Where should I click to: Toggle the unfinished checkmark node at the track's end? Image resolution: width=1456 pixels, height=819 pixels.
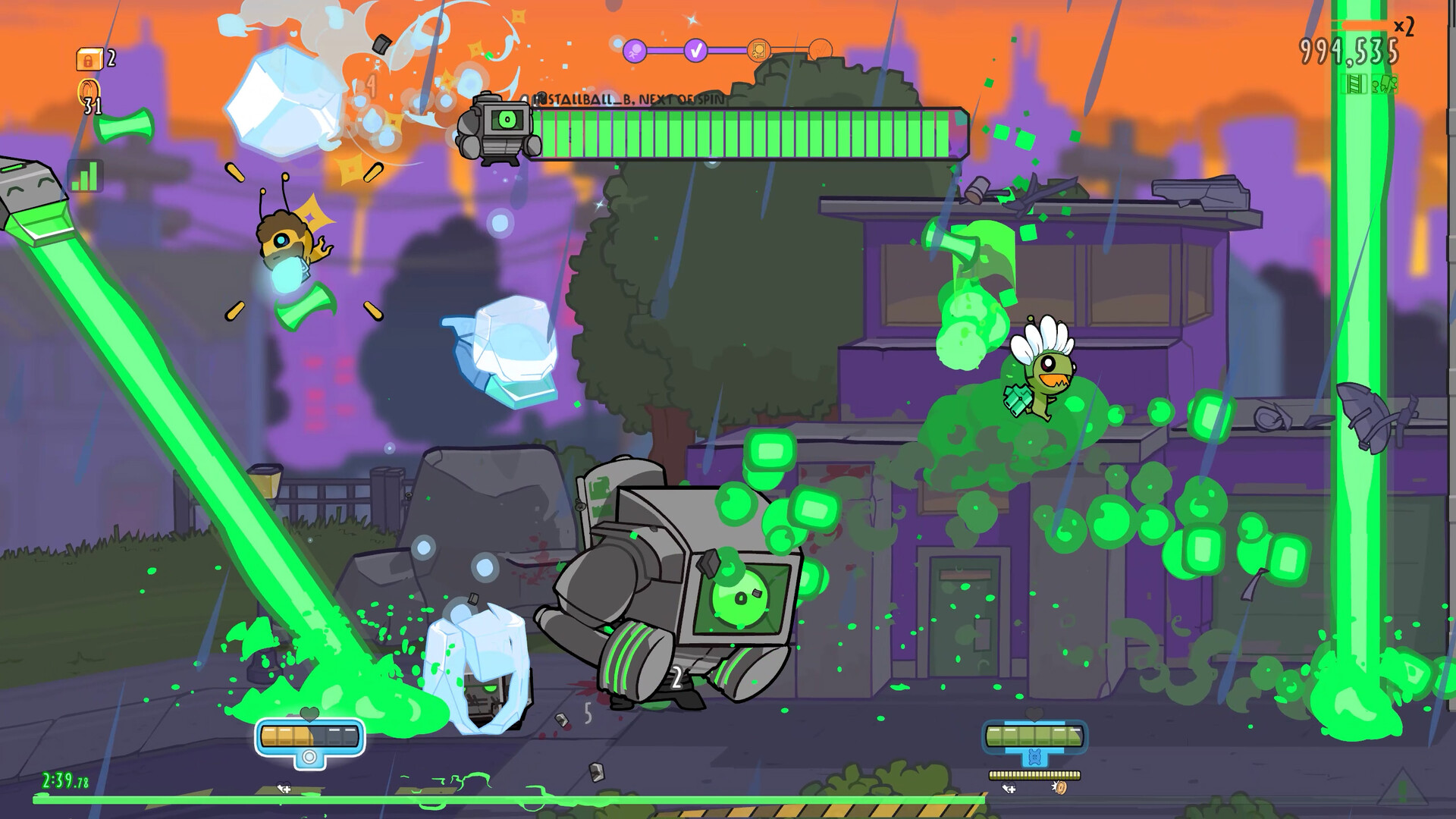(821, 50)
